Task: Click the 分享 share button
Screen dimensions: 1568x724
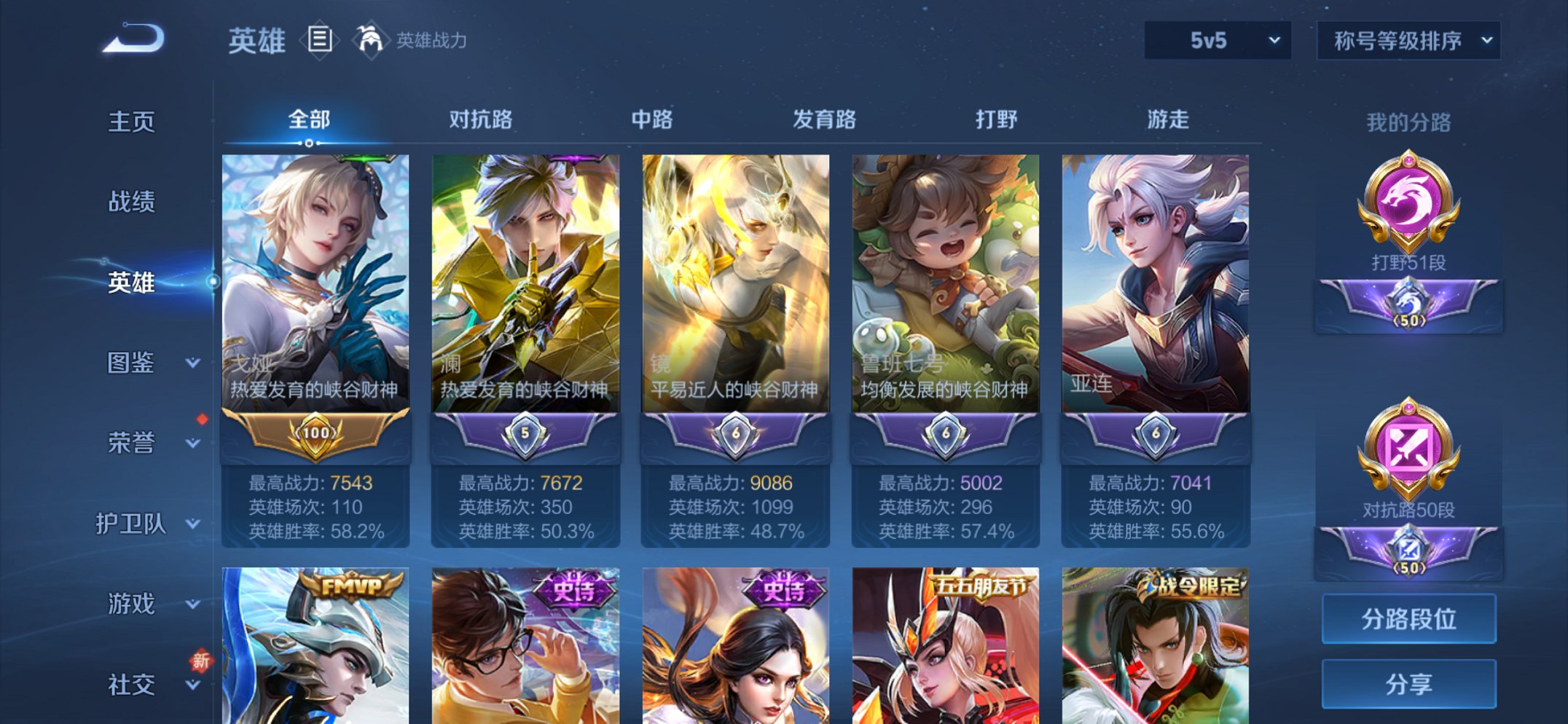Action: 1408,683
